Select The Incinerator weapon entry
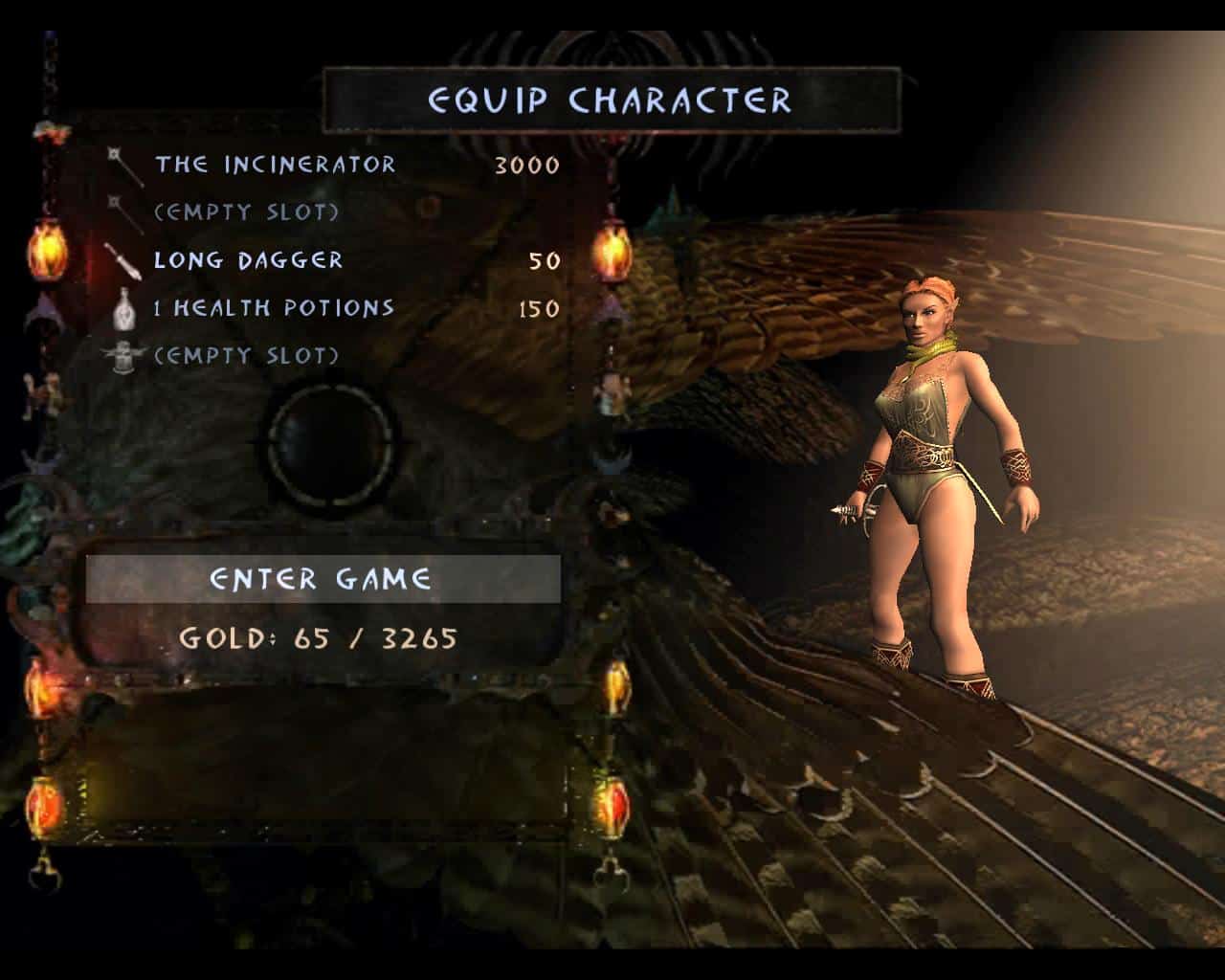The image size is (1225, 980). pos(276,165)
